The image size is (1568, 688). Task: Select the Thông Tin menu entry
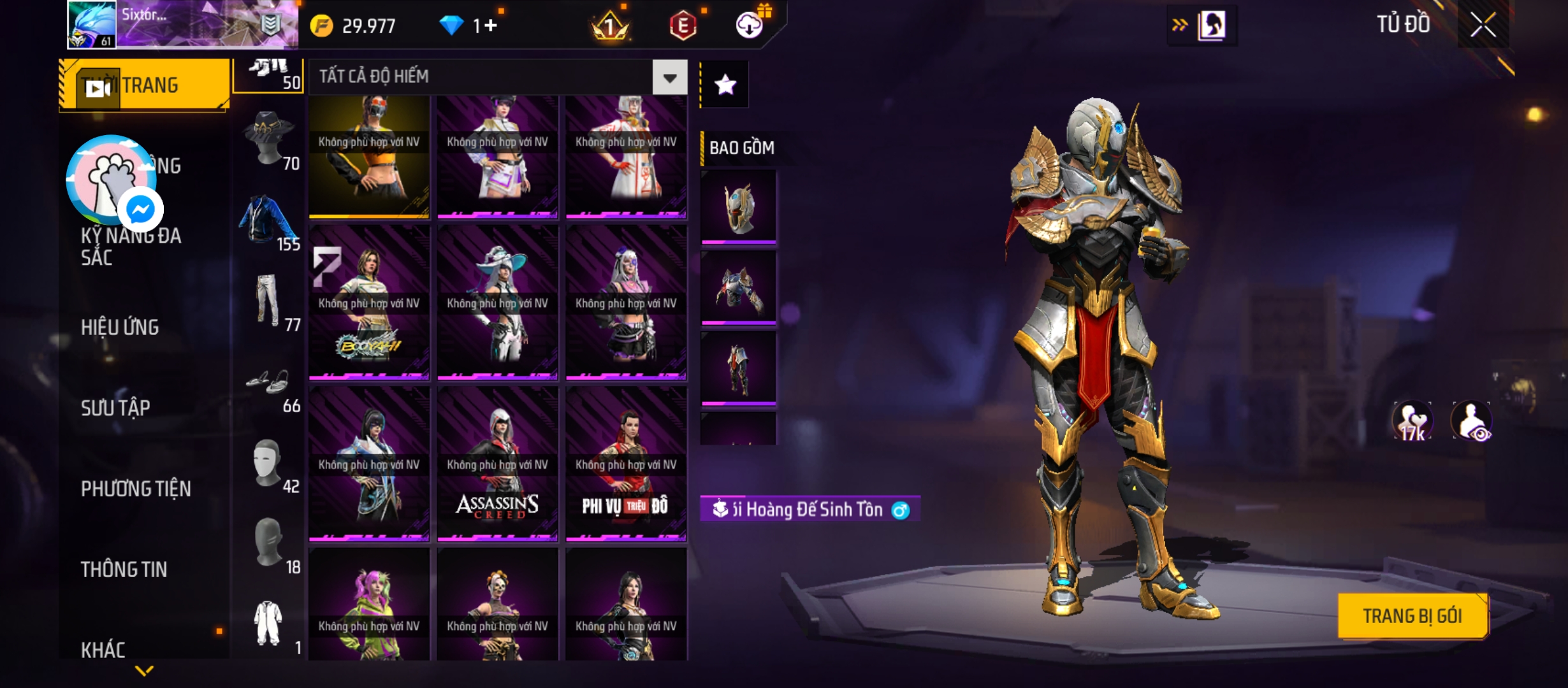click(x=124, y=570)
